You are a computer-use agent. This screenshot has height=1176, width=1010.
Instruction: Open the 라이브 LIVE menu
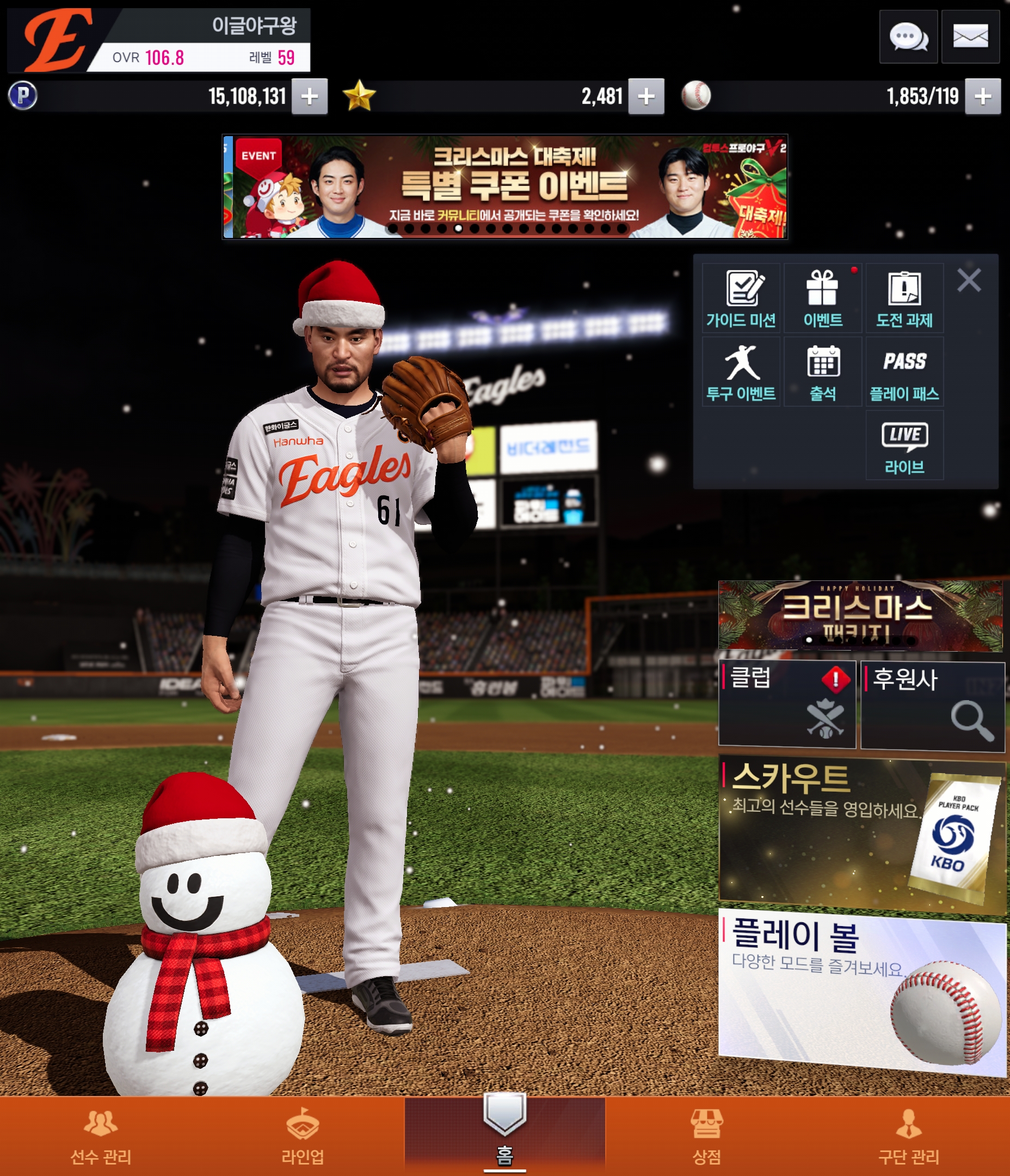(904, 445)
